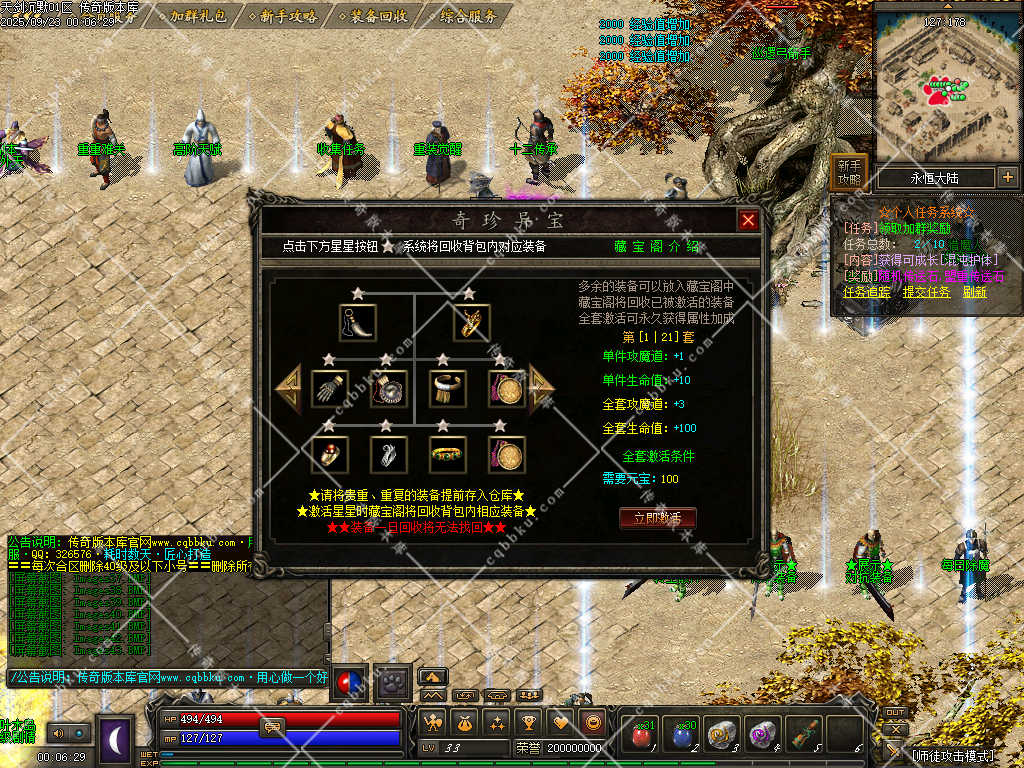Image resolution: width=1024 pixels, height=768 pixels.
Task: Open the trophy icon in bottom bar
Action: click(530, 721)
